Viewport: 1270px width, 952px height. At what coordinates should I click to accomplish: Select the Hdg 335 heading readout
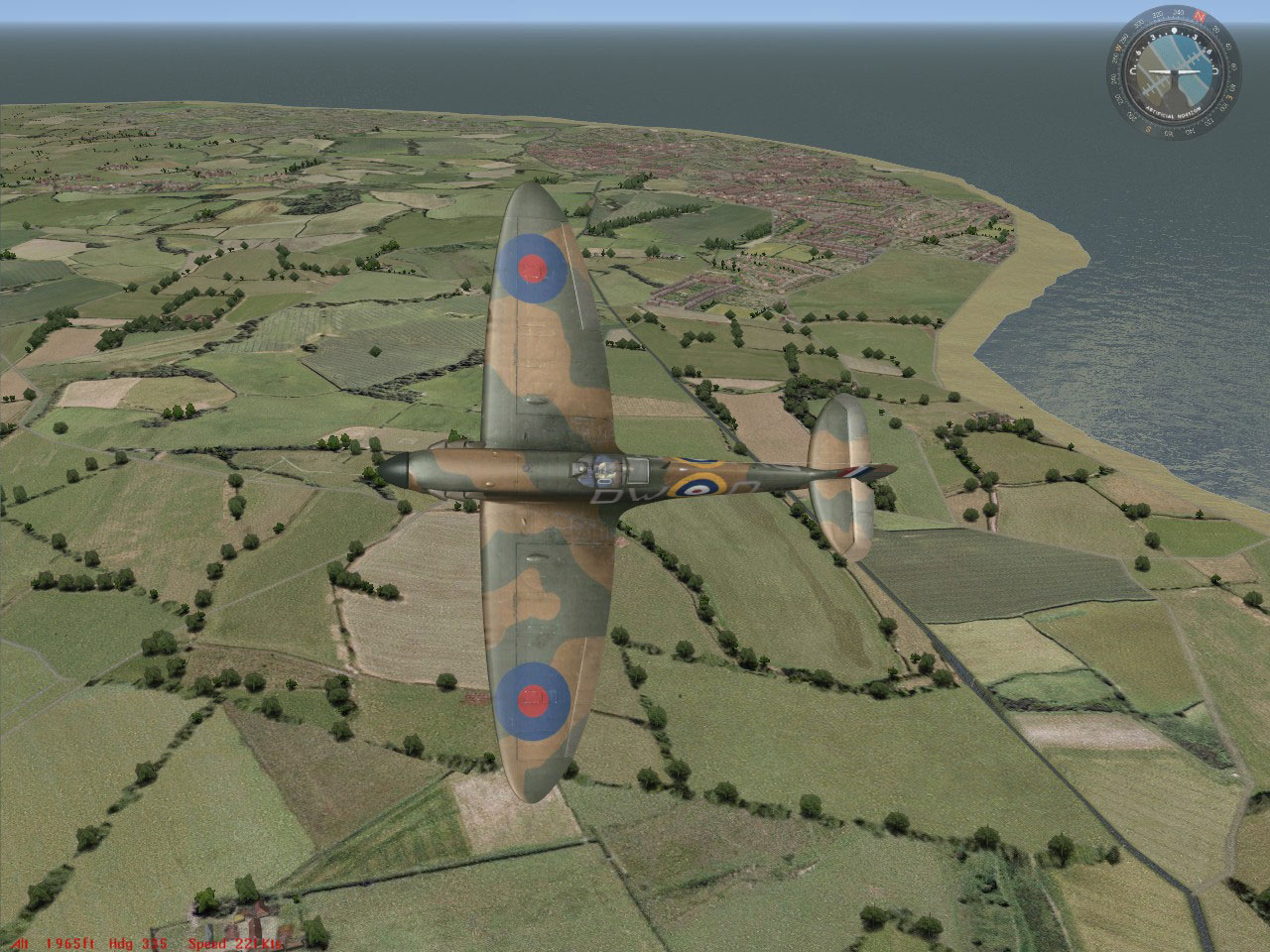click(x=139, y=942)
